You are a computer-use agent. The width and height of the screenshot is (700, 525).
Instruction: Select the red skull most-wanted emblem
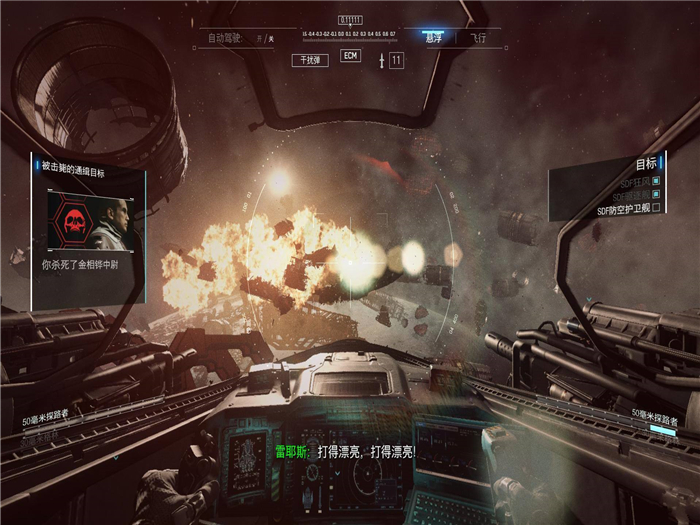click(x=74, y=221)
